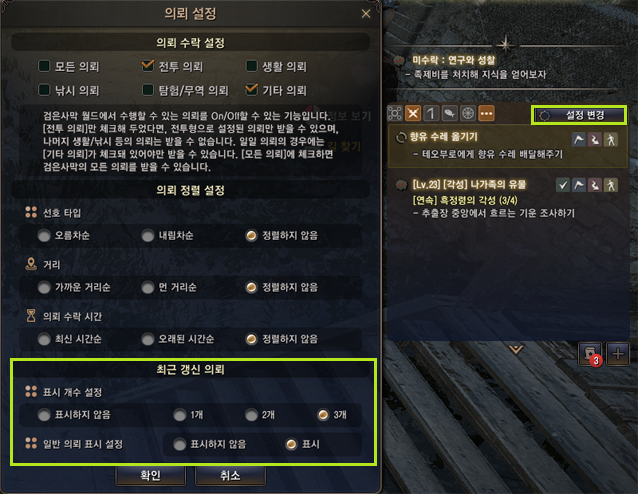Viewport: 638px width, 494px height.
Task: Select the 먼 거리순 distance option
Action: tap(149, 287)
